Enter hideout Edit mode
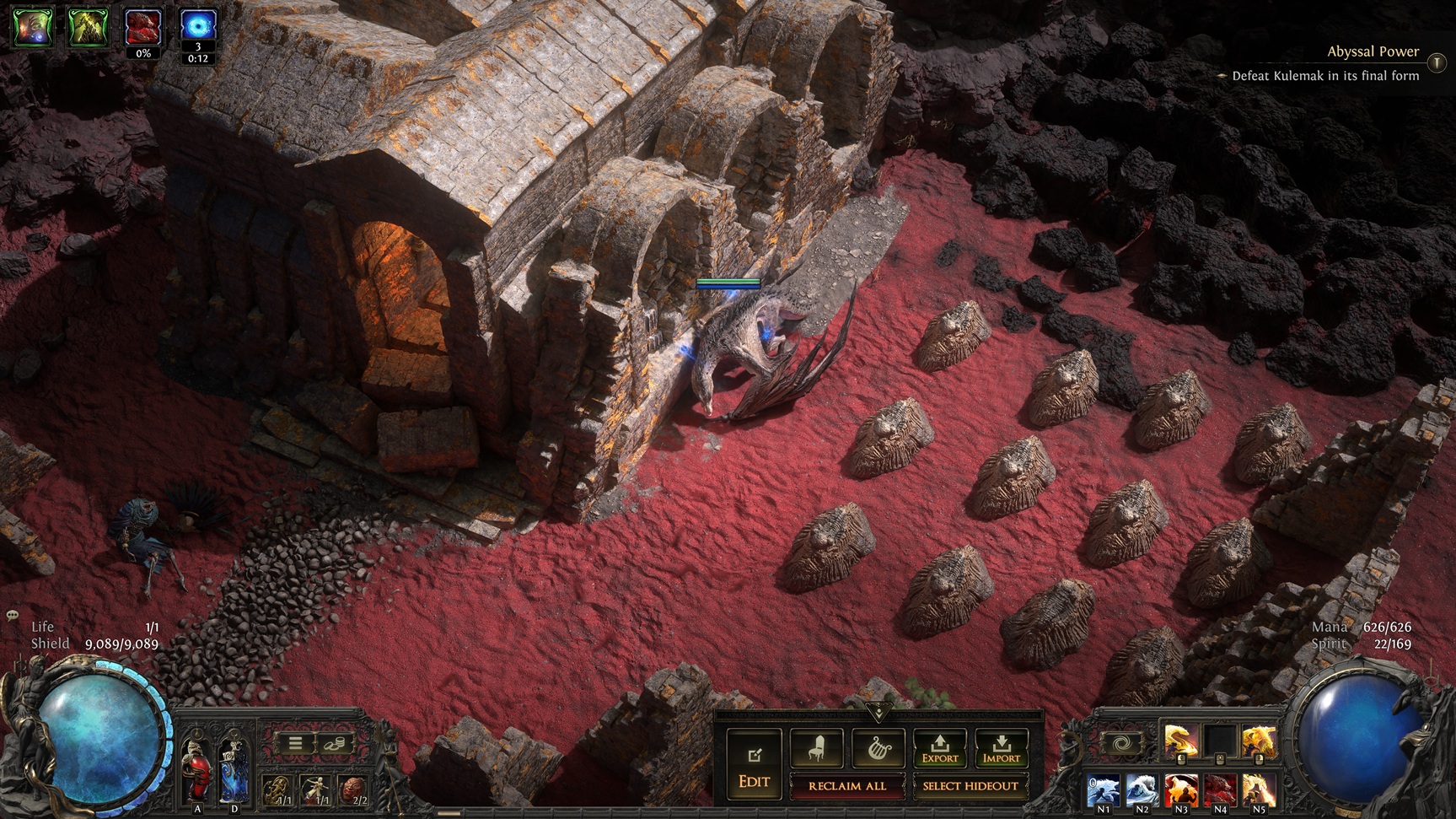The image size is (1456, 819). coord(754,764)
